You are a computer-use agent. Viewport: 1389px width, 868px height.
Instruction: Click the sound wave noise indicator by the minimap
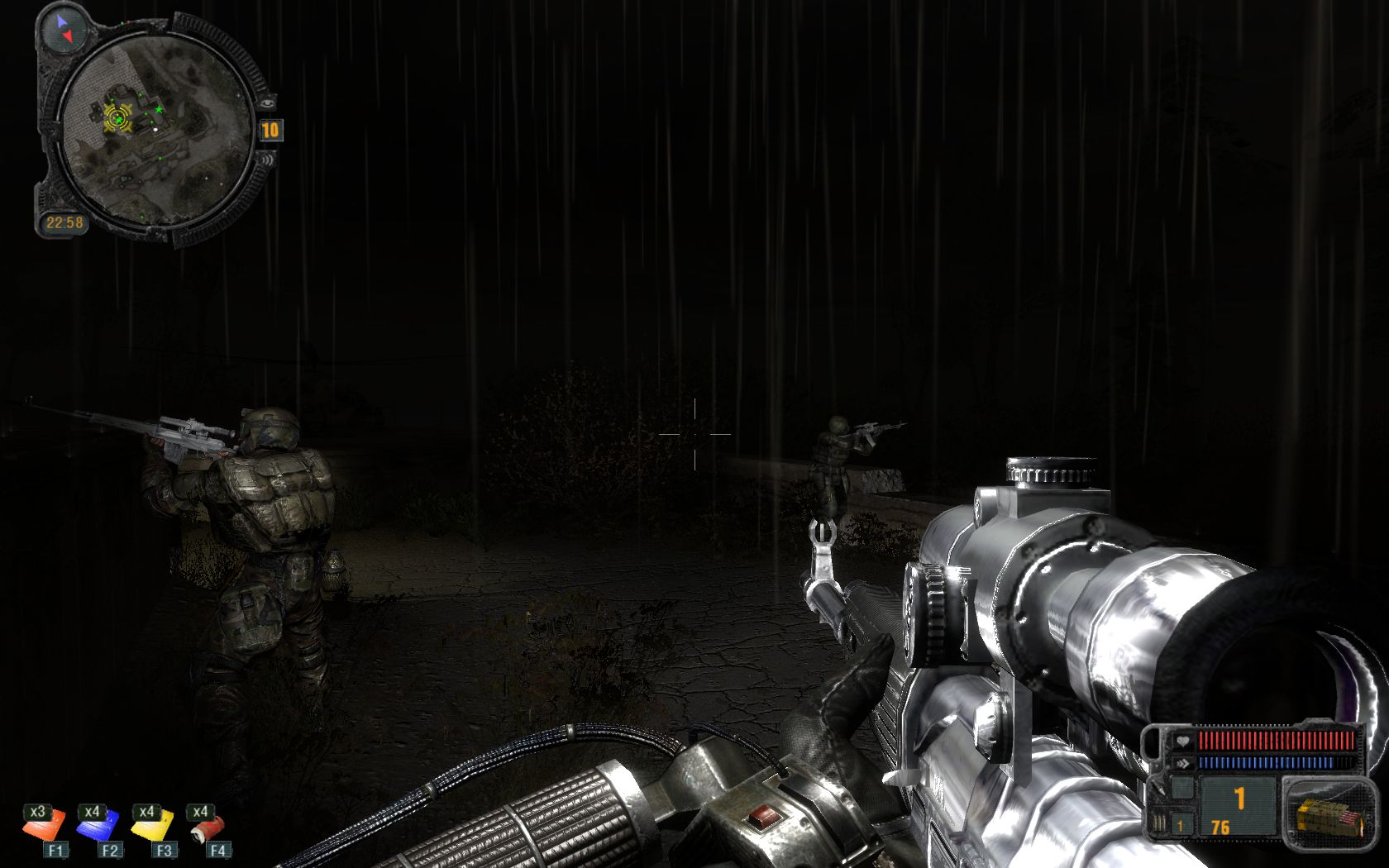click(x=268, y=161)
